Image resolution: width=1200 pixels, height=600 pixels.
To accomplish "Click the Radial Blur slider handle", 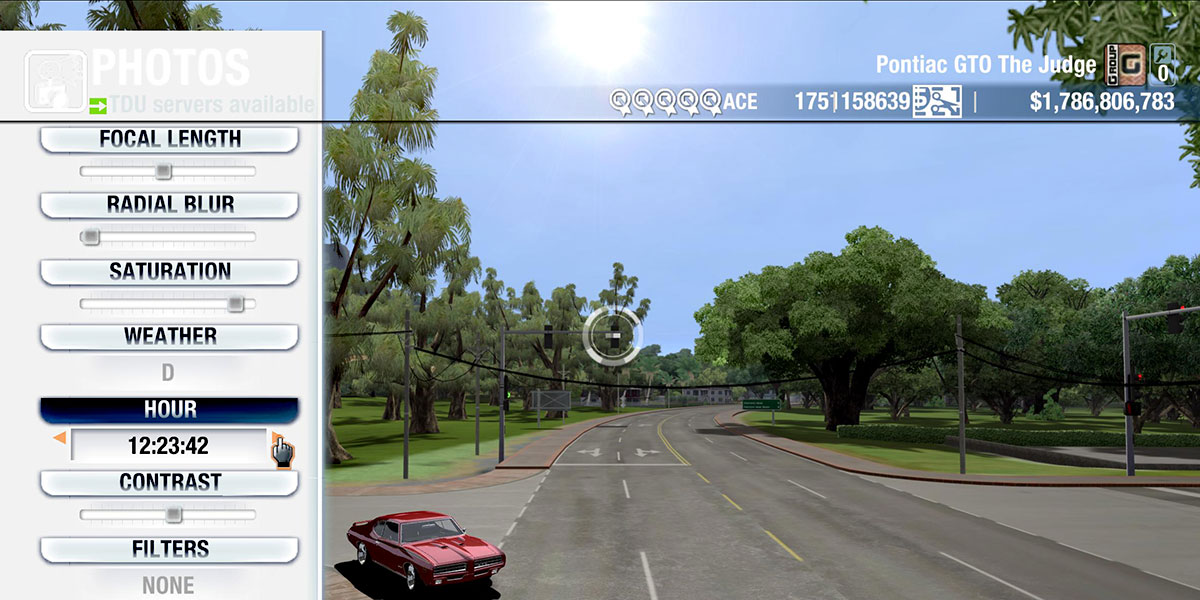I will [x=90, y=237].
